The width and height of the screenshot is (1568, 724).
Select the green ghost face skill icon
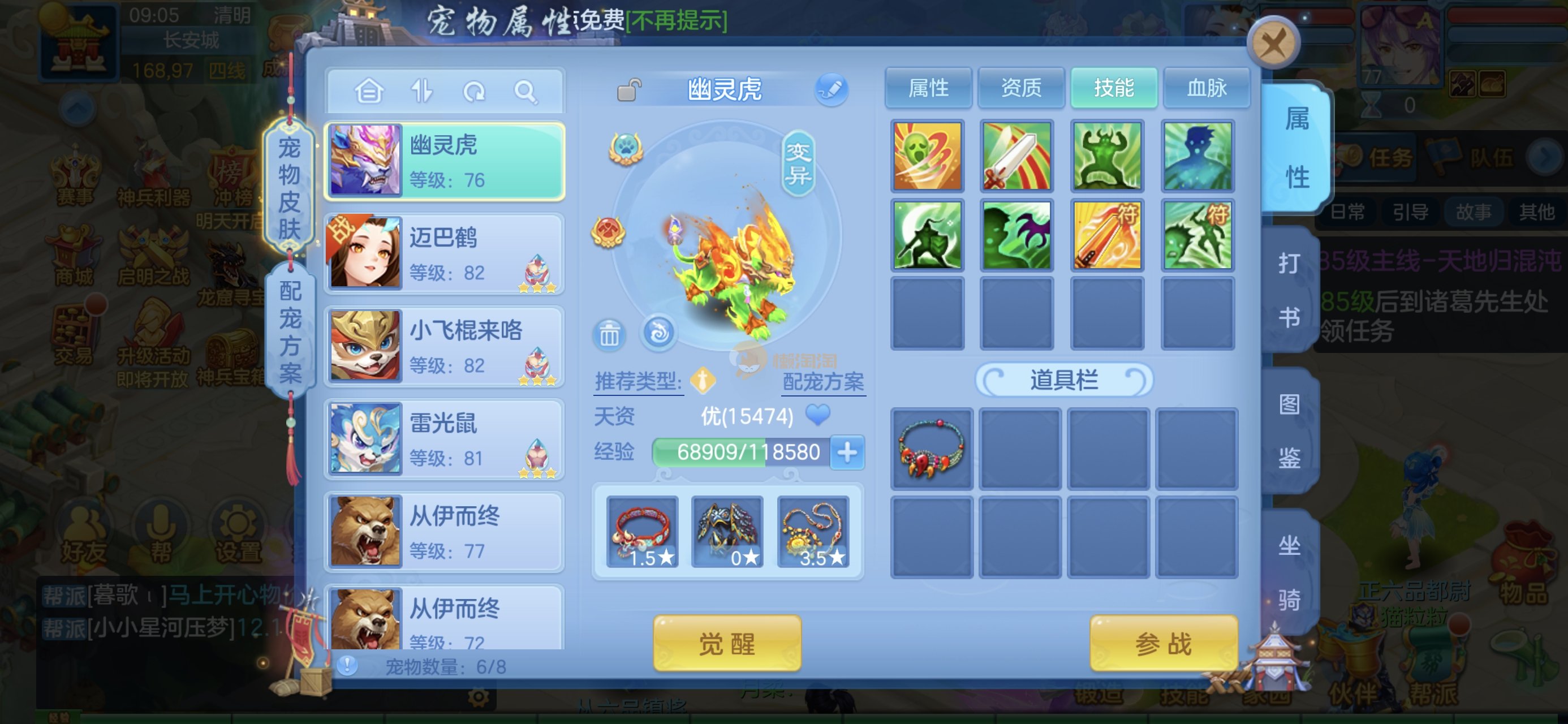click(x=927, y=156)
